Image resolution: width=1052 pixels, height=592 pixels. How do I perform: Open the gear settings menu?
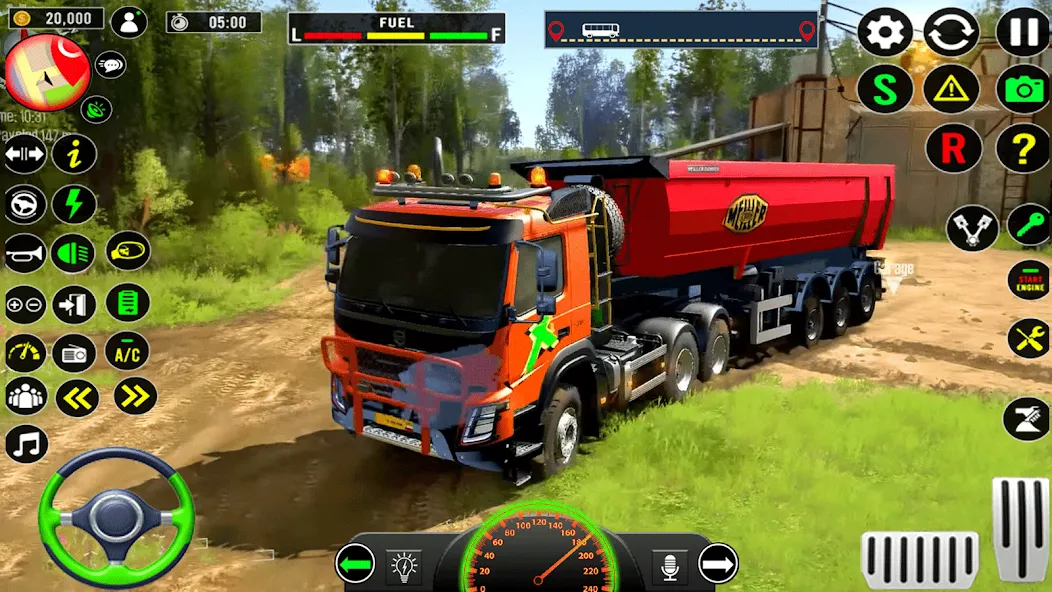(885, 32)
